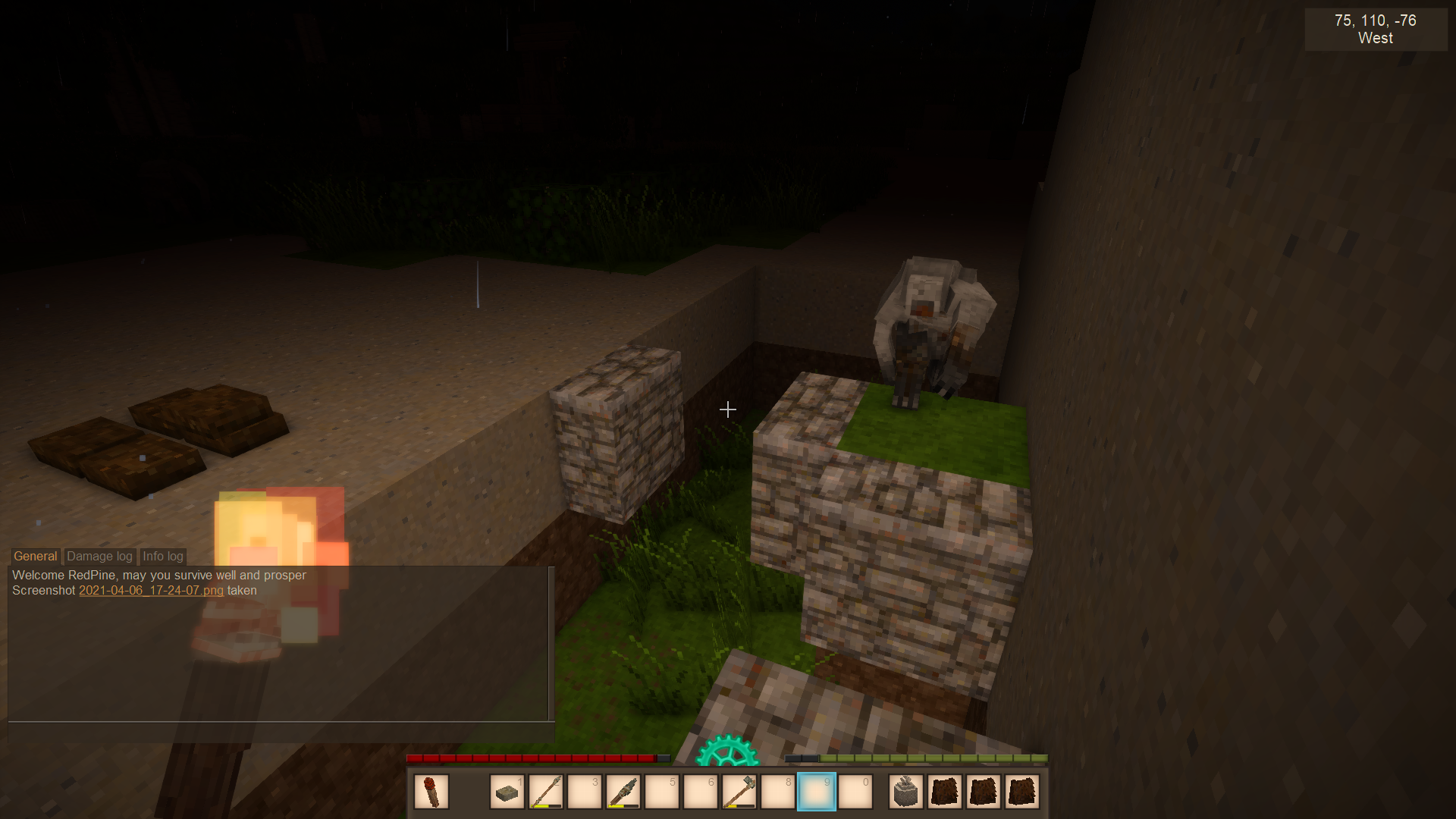Switch to the Damage log tab
This screenshot has height=819, width=1456.
[x=99, y=557]
